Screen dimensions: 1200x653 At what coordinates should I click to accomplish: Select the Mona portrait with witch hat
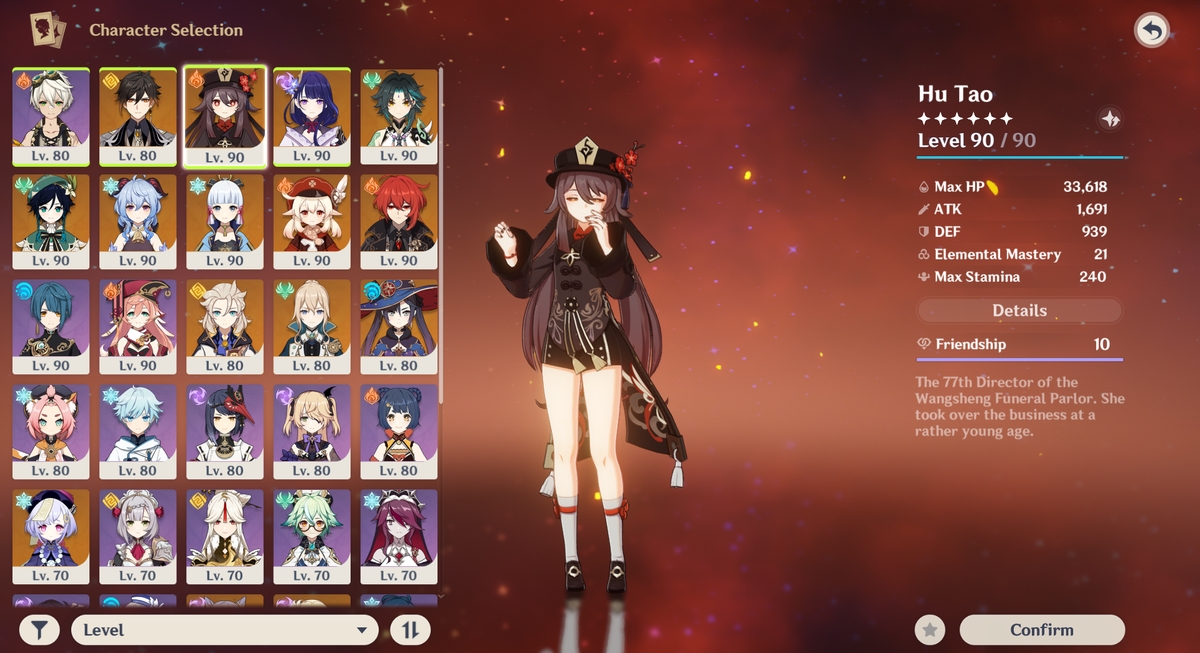(399, 326)
